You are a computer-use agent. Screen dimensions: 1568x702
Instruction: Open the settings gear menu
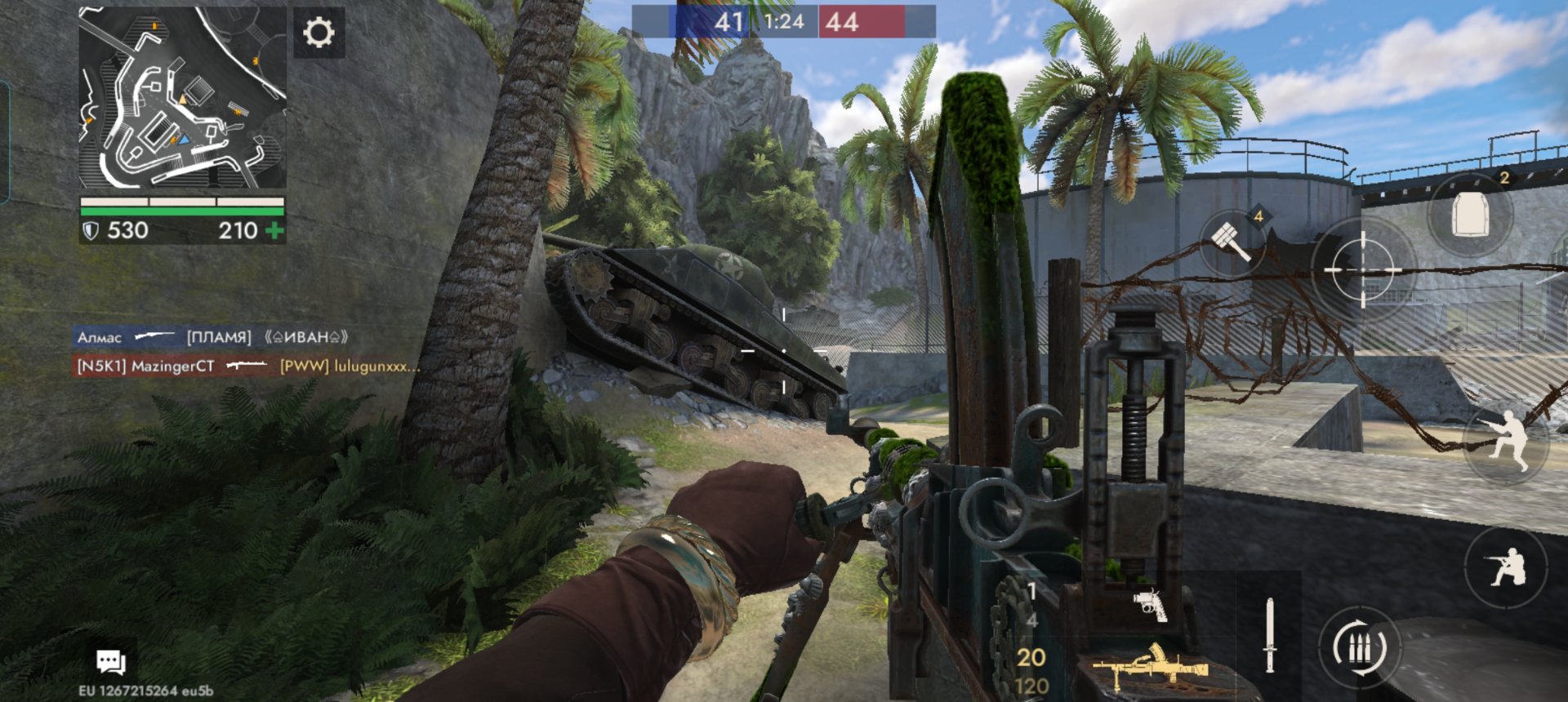pyautogui.click(x=318, y=33)
